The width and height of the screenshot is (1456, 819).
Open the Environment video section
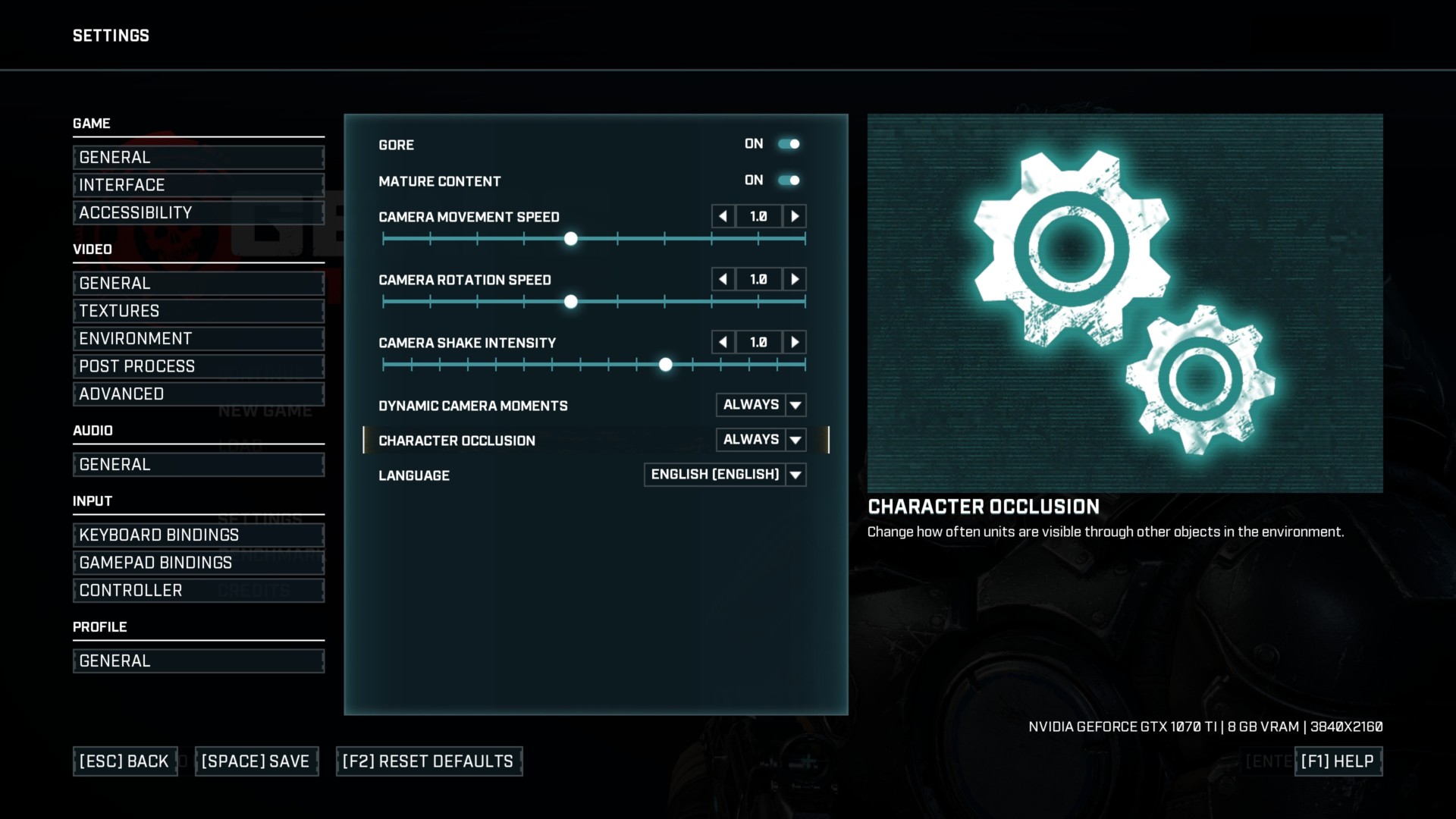tap(198, 339)
